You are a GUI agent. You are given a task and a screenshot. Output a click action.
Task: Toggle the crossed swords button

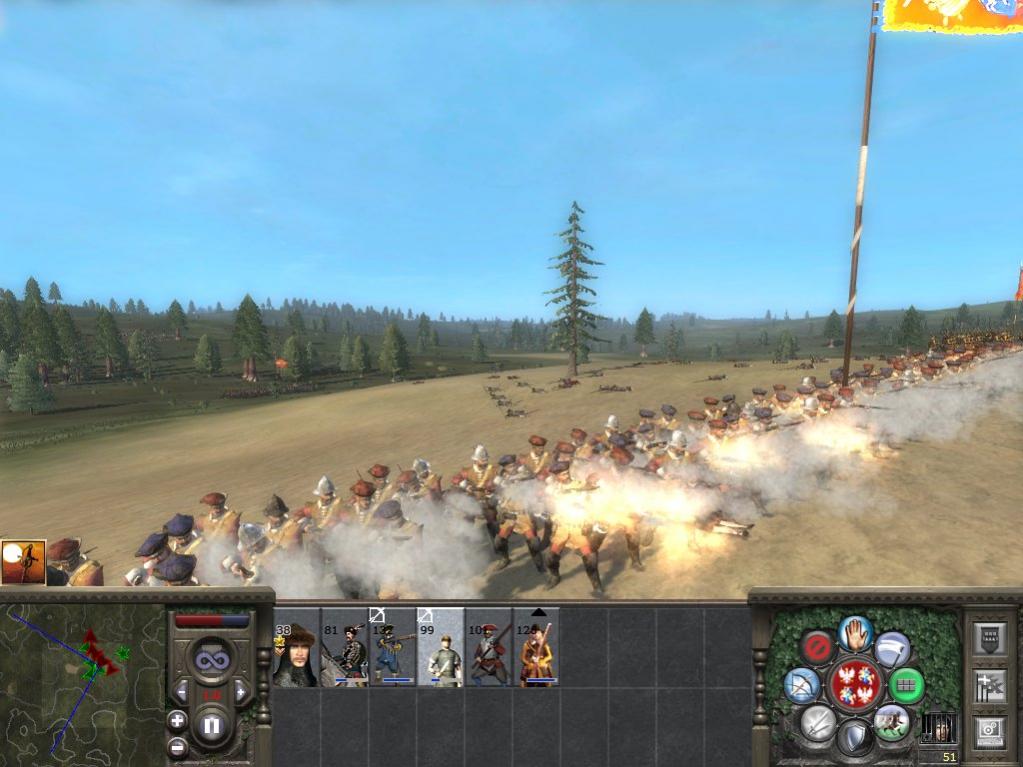pos(818,722)
